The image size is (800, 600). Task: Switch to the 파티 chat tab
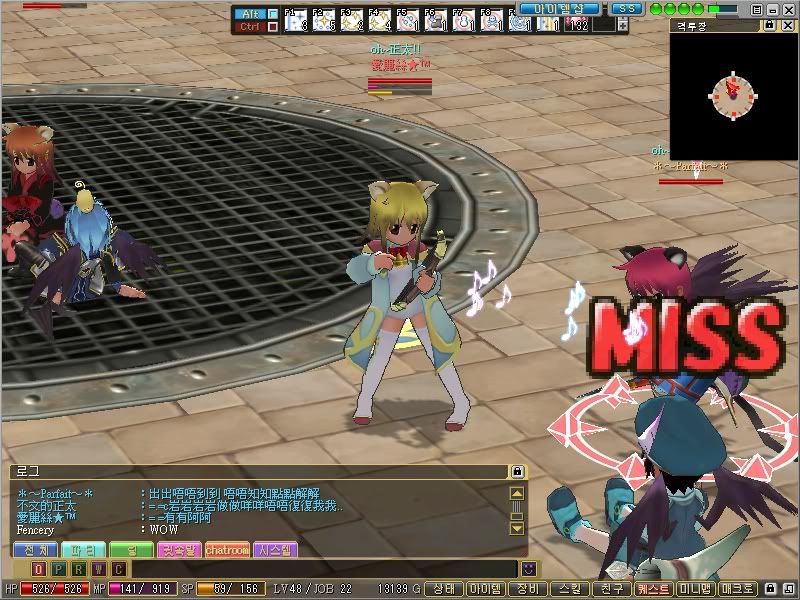tap(81, 549)
